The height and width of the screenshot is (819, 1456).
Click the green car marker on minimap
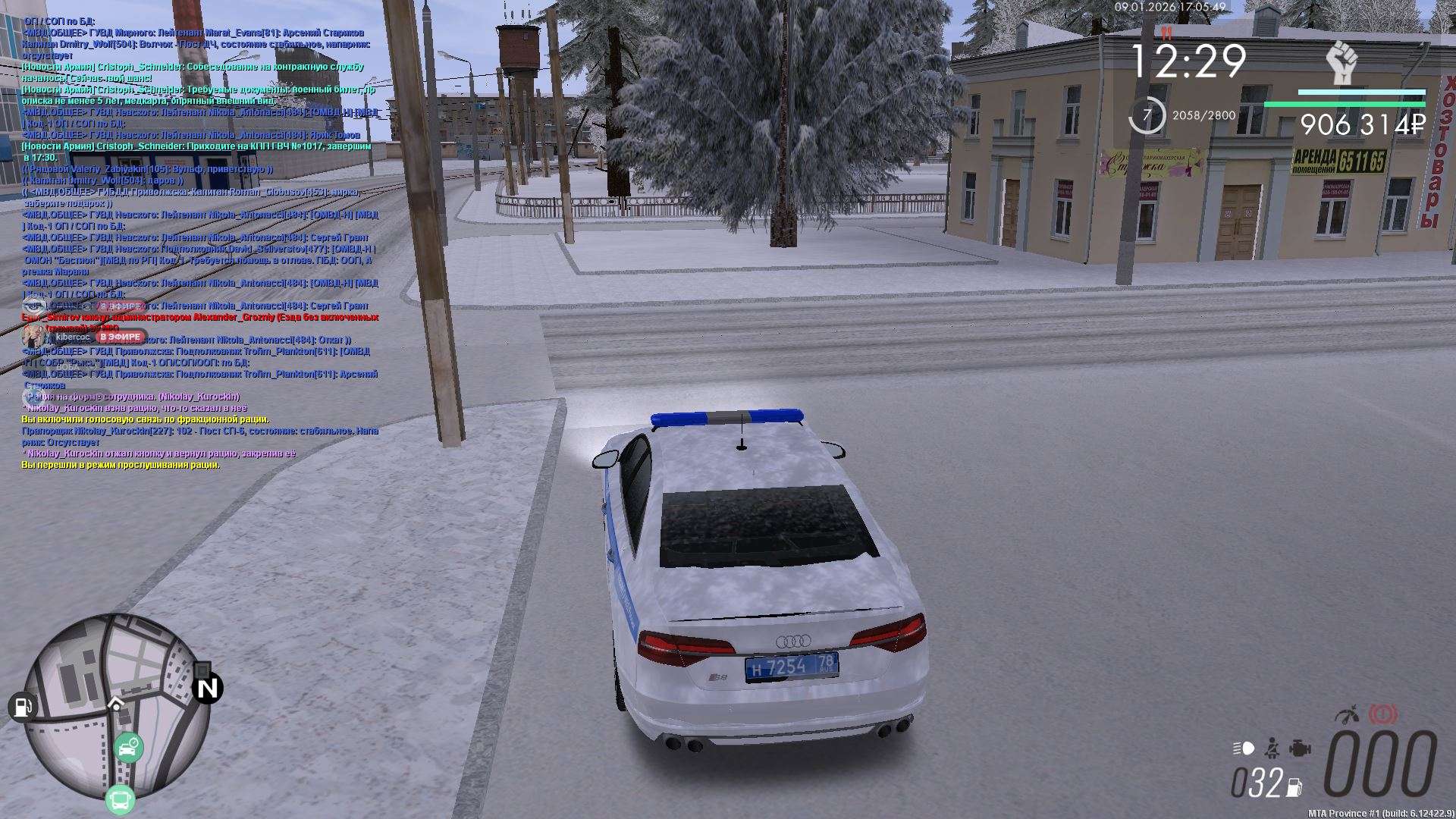tap(128, 748)
